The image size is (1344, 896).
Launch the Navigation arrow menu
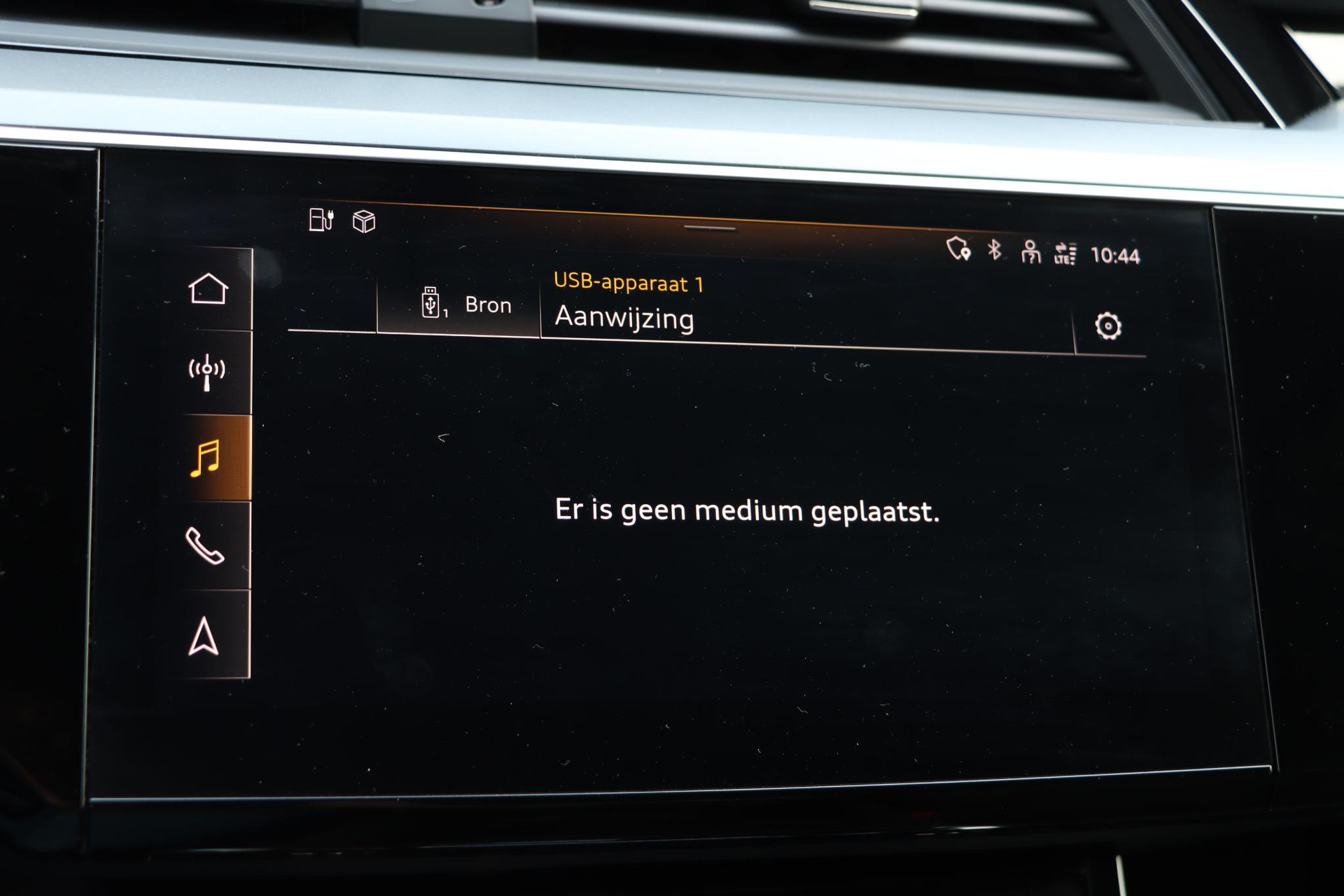[x=204, y=636]
